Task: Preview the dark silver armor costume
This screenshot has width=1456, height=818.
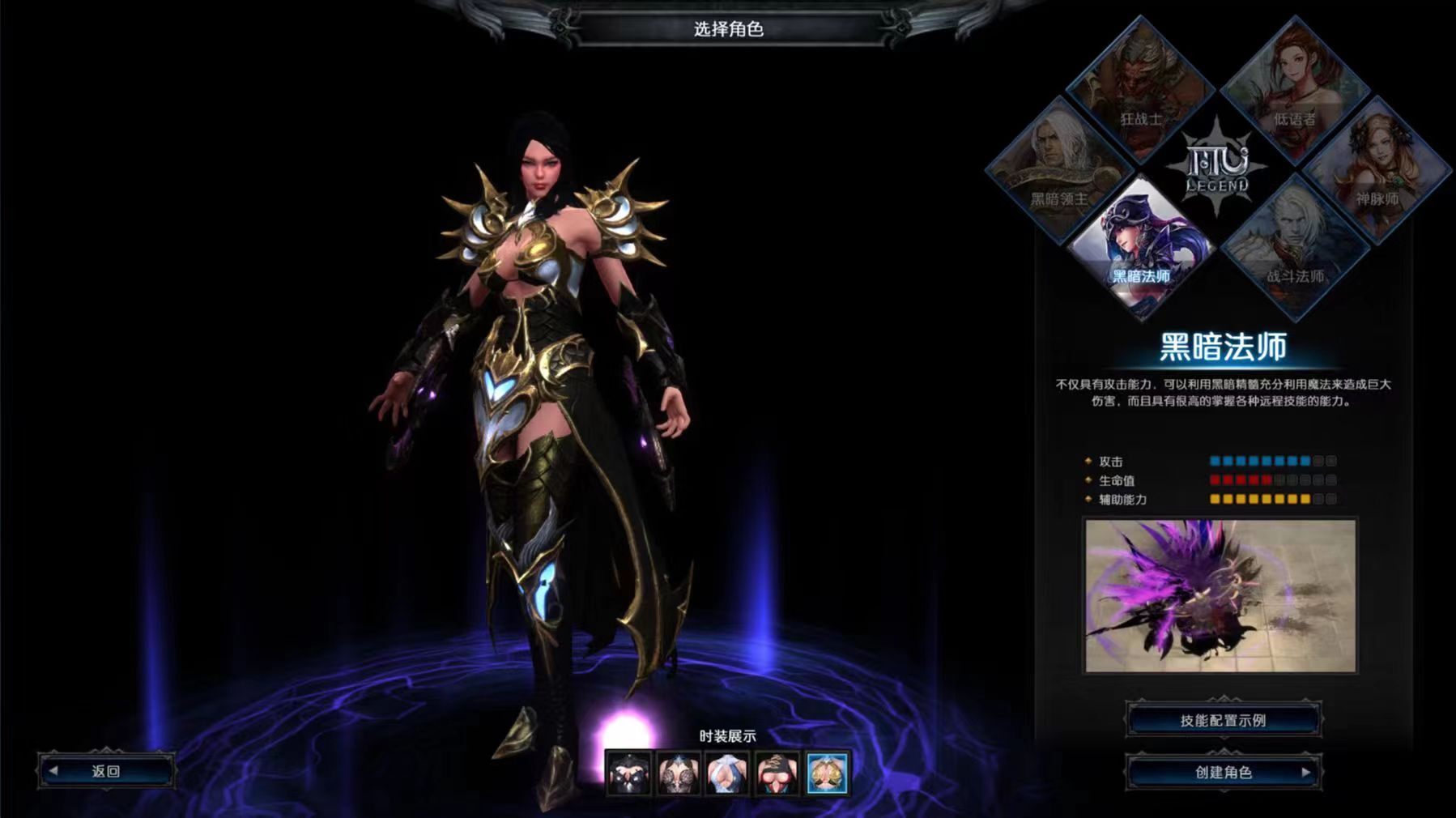Action: tap(629, 773)
